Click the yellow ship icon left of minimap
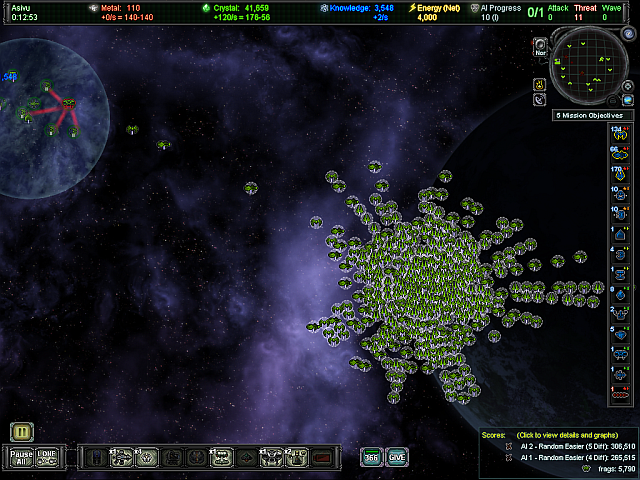The image size is (640, 480). pos(540,83)
